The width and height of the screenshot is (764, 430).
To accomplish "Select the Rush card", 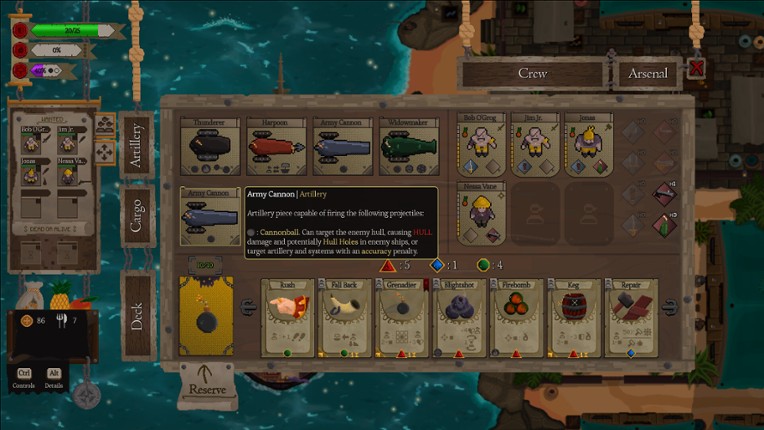I will point(289,317).
